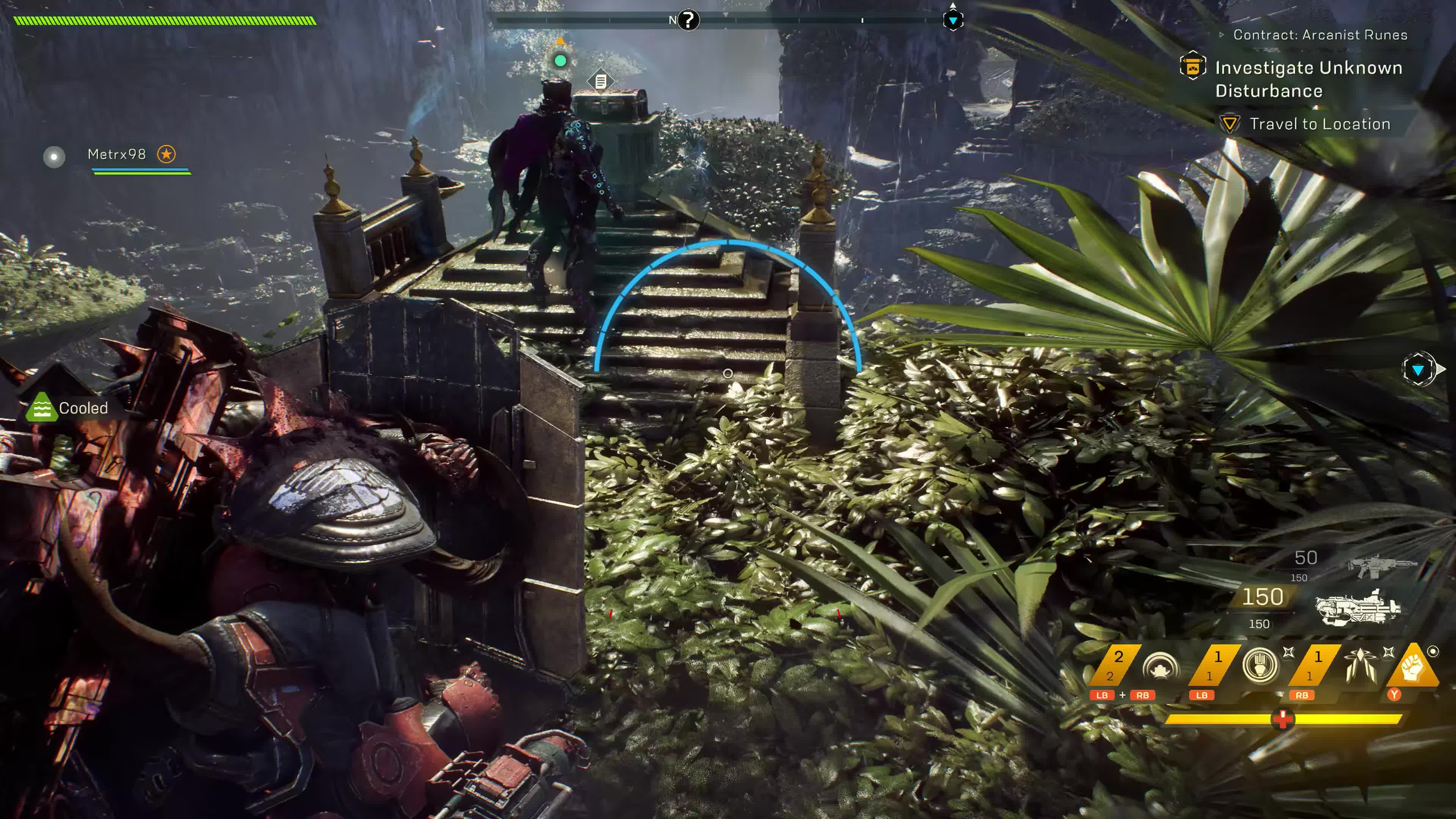Click the green teammate marker icon
Screen dimensions: 1456x819
point(560,61)
